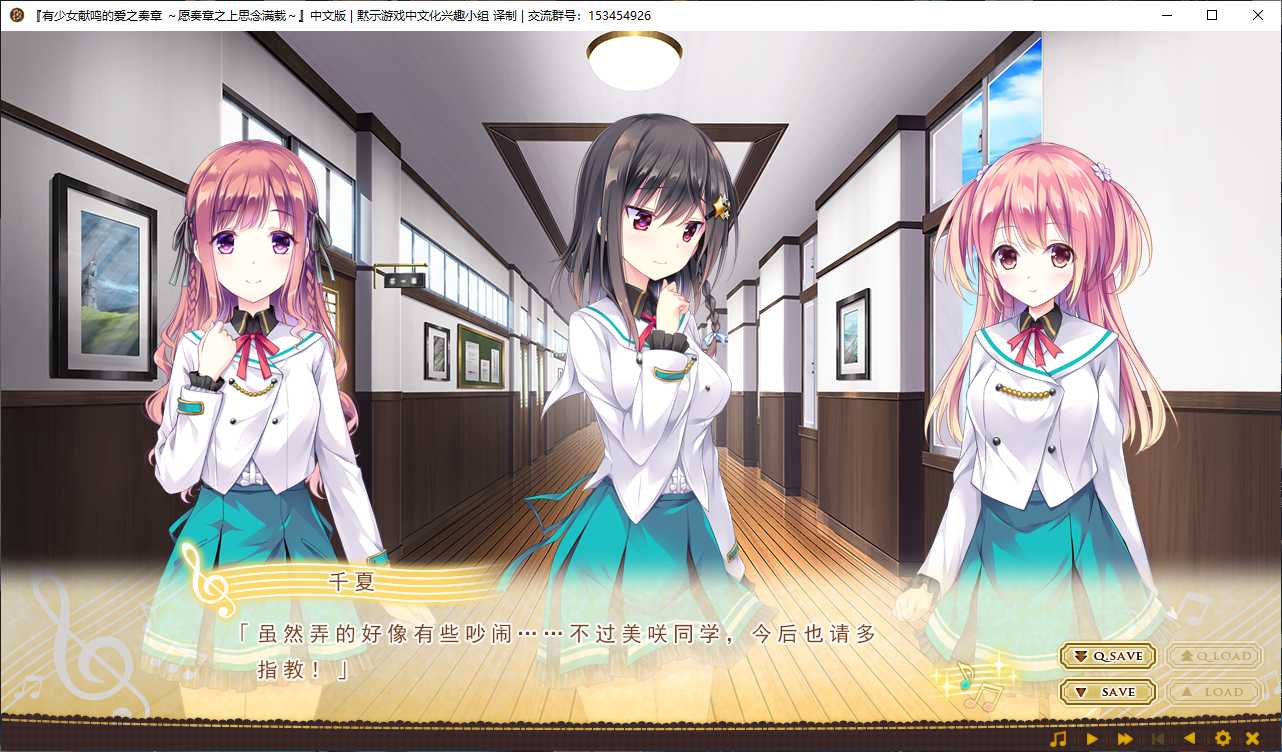Open the backlog with the left arrow icon
Viewport: 1282px width, 752px height.
pos(1190,738)
